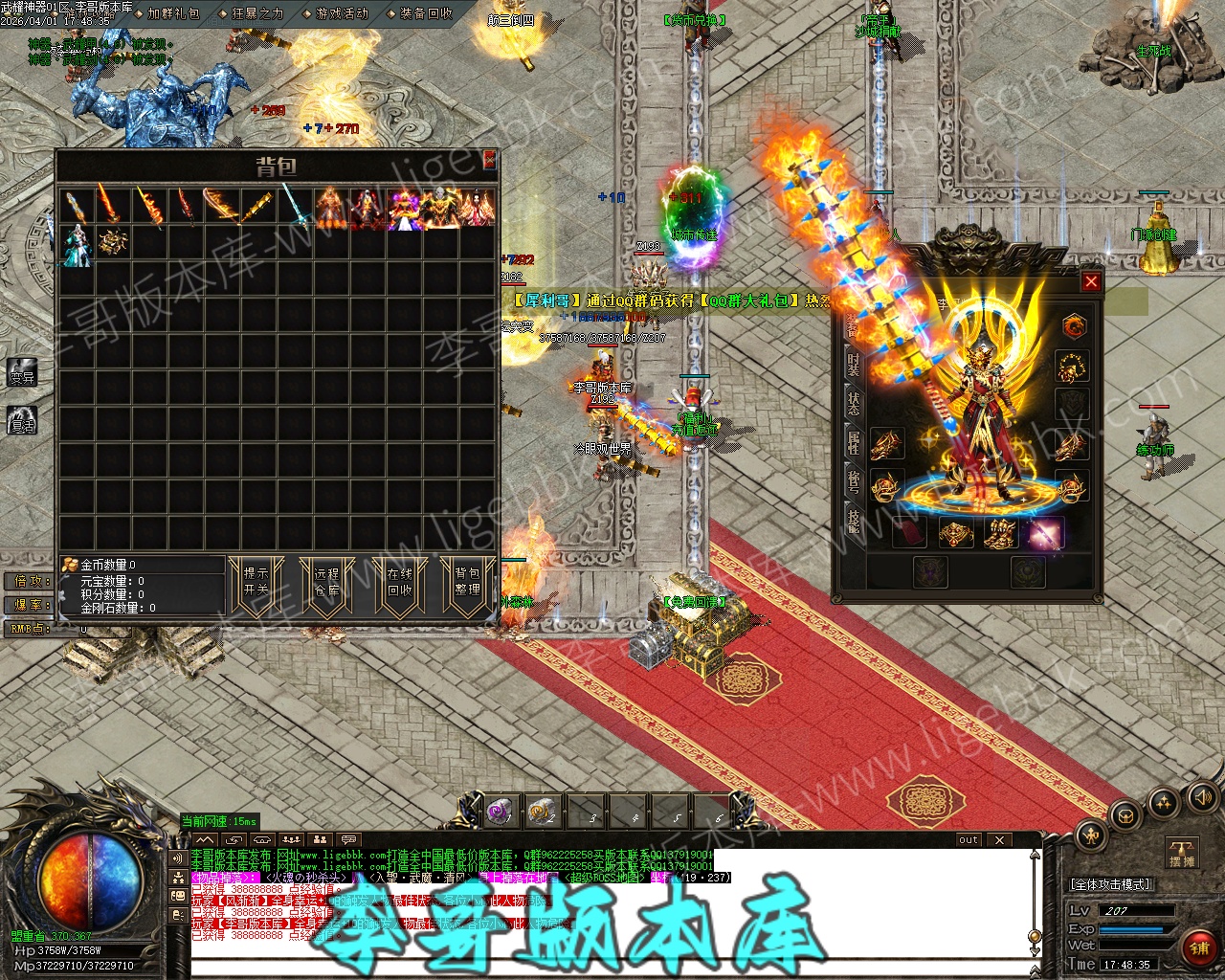Select the teal-robed costume in the bag
The height and width of the screenshot is (980, 1225).
[77, 243]
